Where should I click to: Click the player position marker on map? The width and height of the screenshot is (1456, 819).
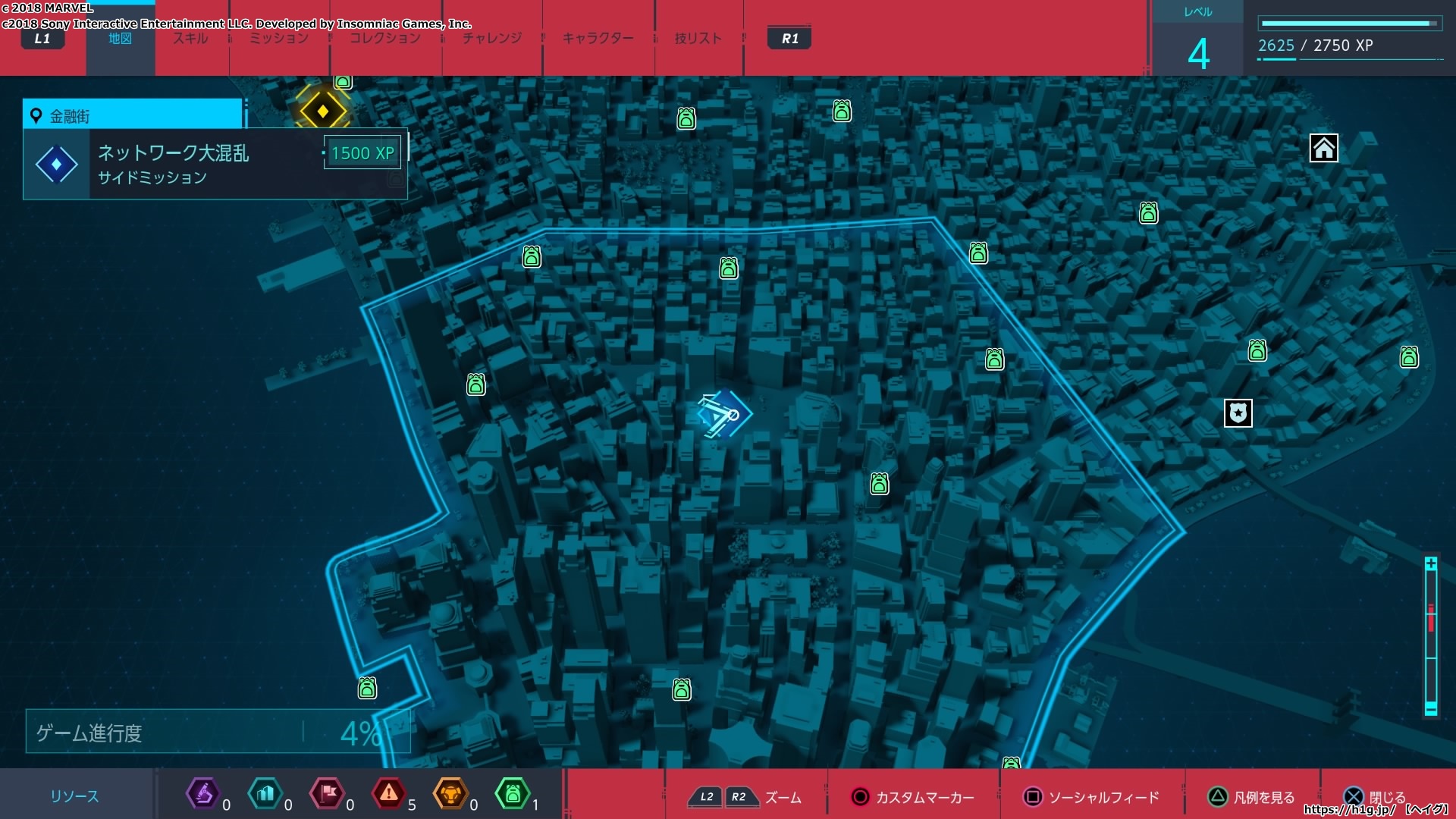click(723, 414)
